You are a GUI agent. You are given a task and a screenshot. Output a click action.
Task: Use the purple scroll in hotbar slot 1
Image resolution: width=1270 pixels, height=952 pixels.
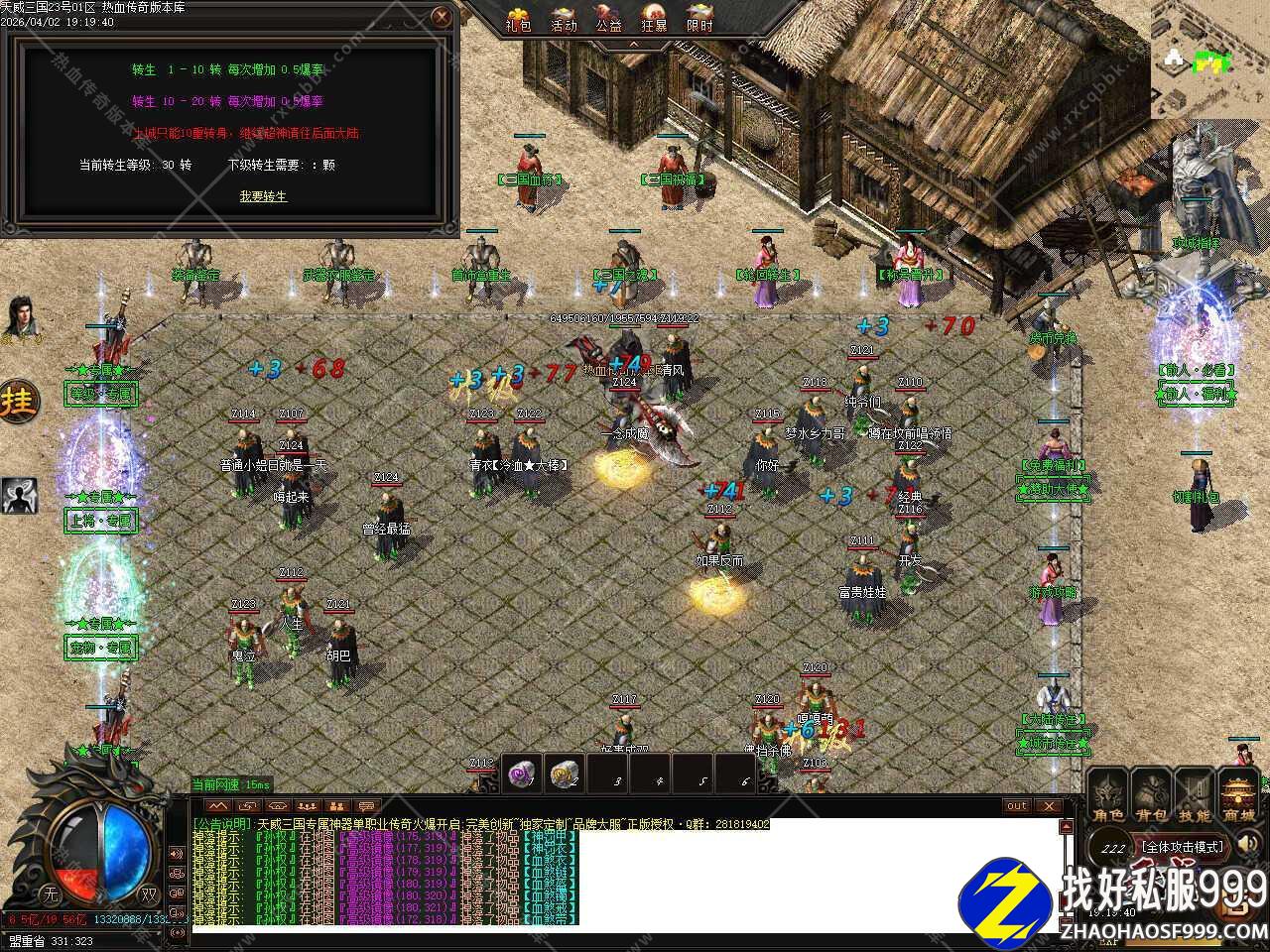click(523, 773)
